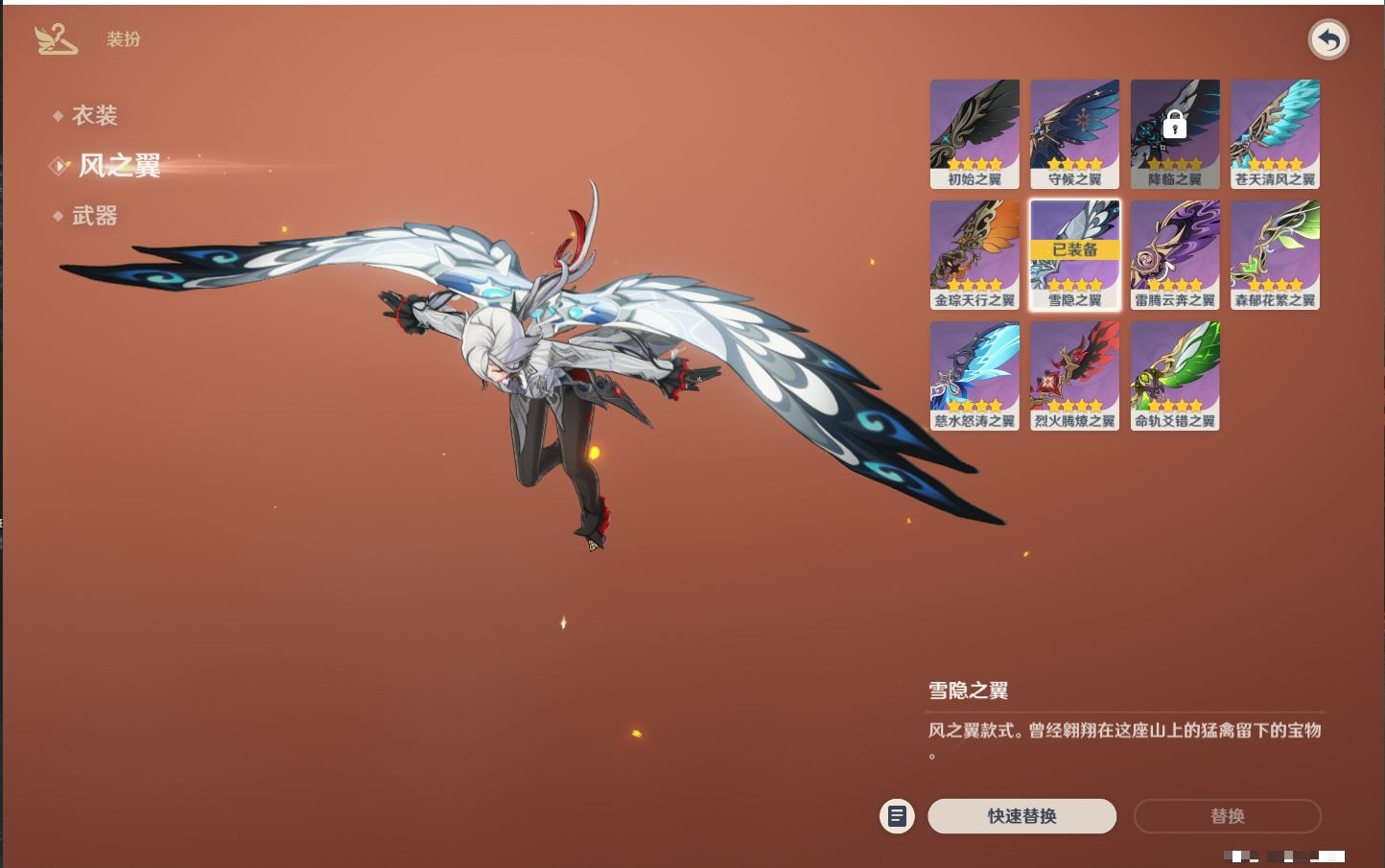
Task: Choose the 命轨交错之翼 glider
Action: click(1175, 375)
